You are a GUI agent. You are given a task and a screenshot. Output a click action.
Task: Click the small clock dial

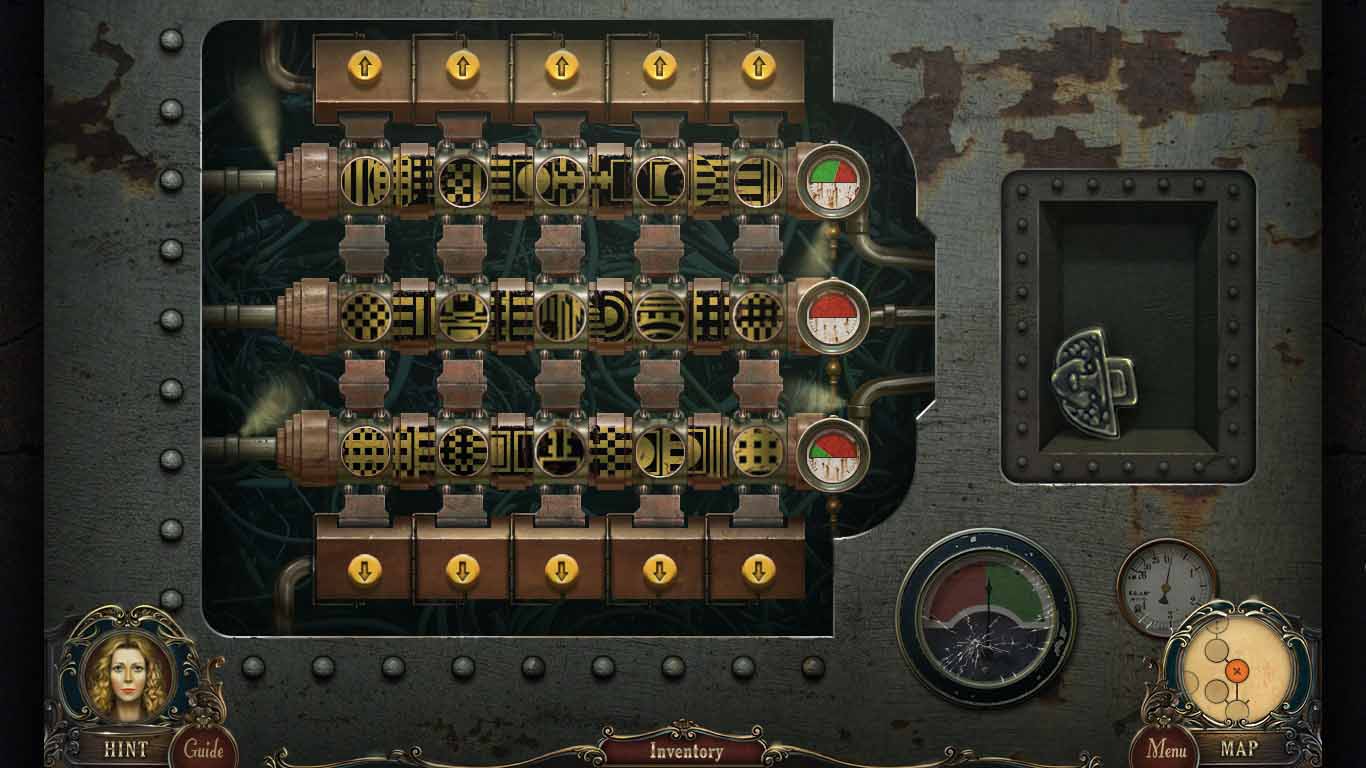[1163, 586]
